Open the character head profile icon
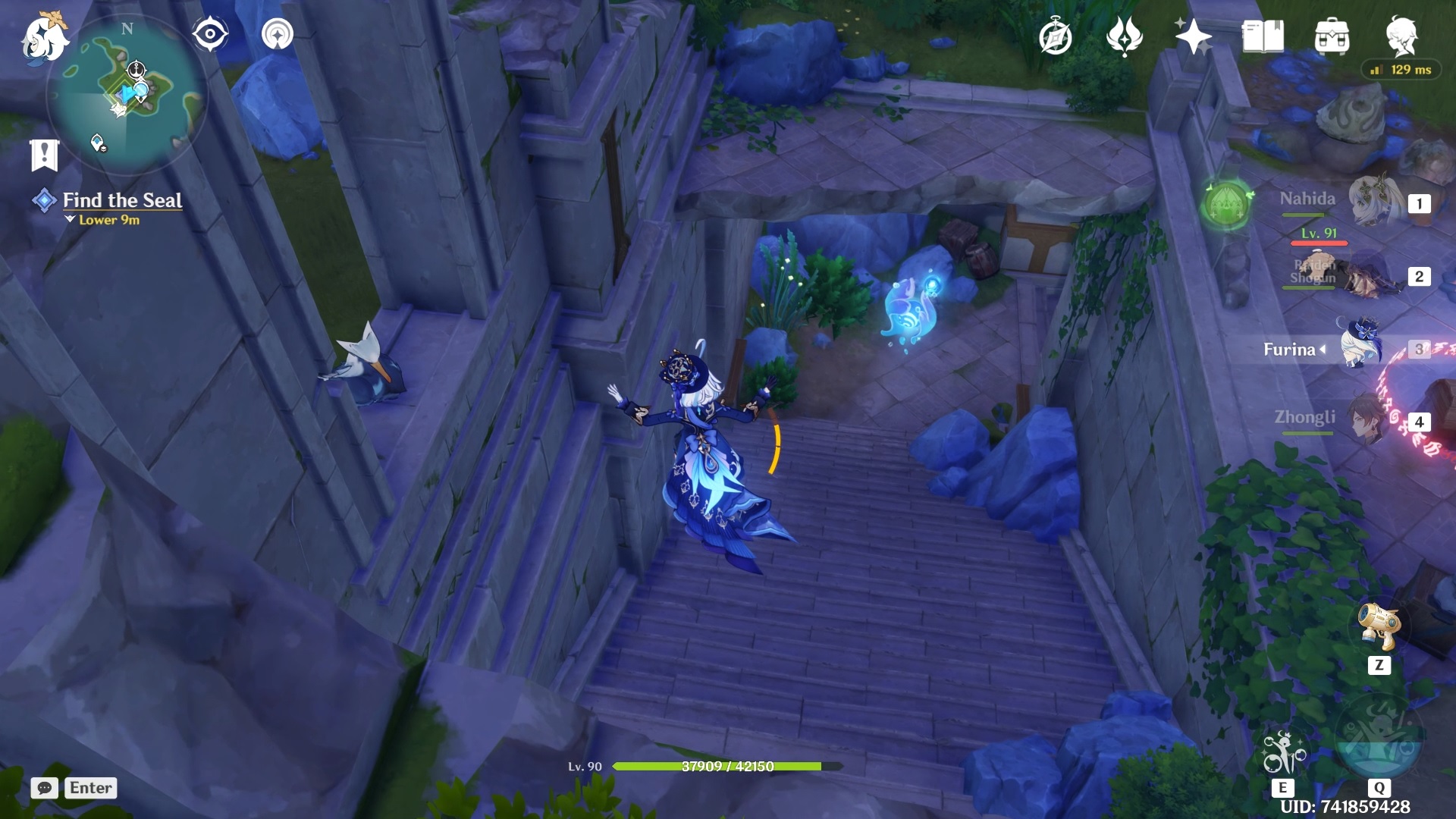 click(1401, 36)
